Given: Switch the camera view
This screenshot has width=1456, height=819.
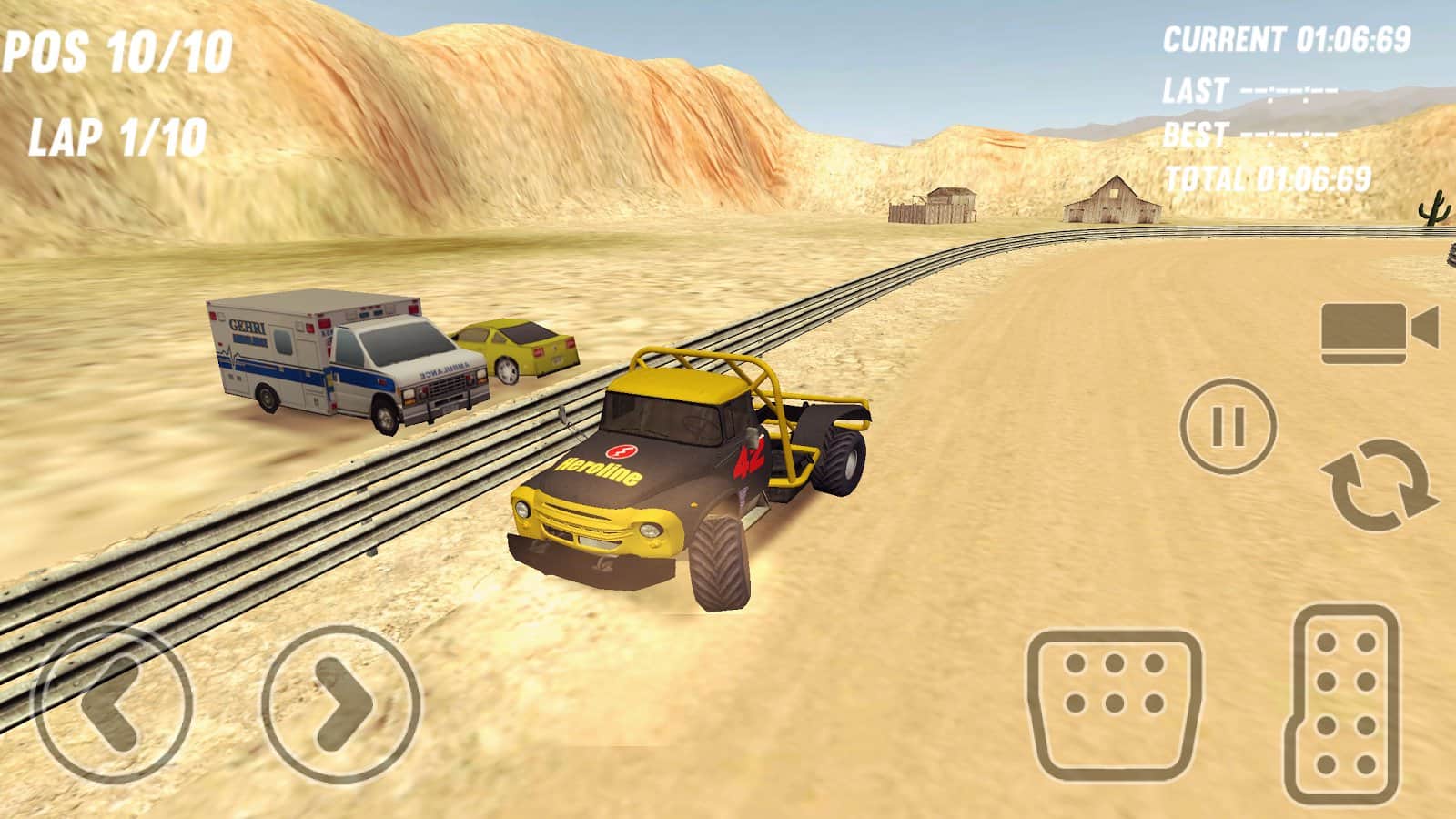Looking at the screenshot, I should click(x=1378, y=331).
